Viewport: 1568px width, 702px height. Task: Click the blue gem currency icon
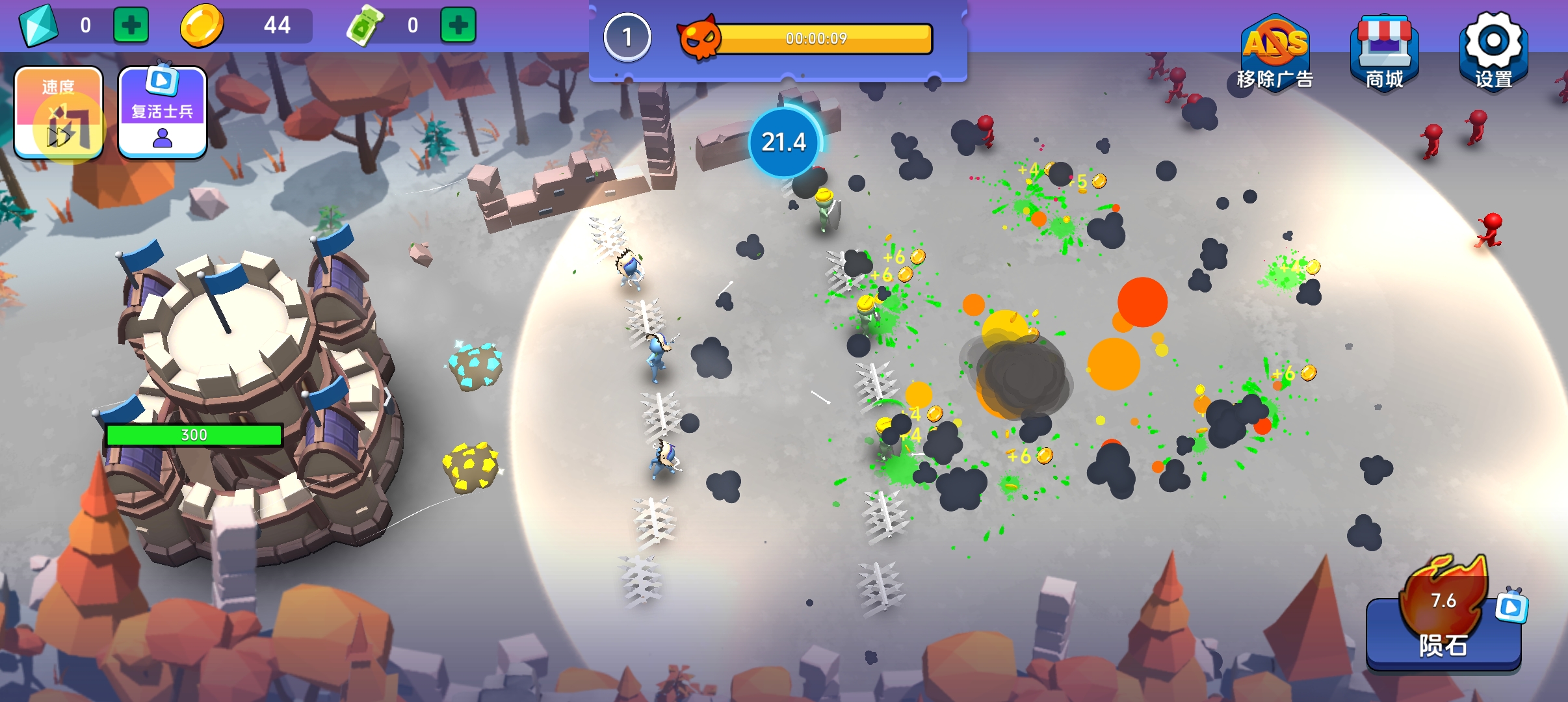pyautogui.click(x=38, y=25)
